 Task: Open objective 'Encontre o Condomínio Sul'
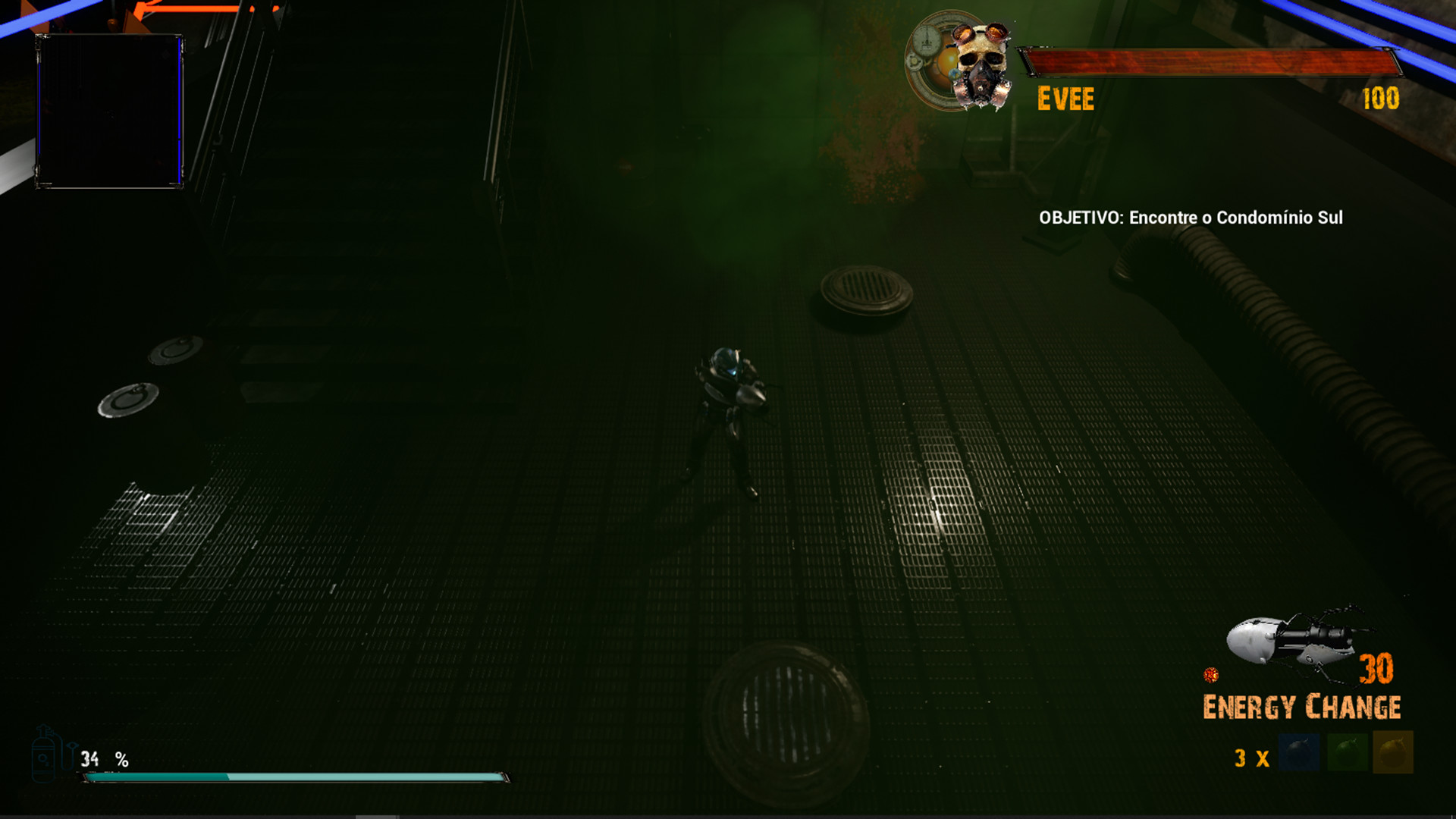[x=1191, y=218]
